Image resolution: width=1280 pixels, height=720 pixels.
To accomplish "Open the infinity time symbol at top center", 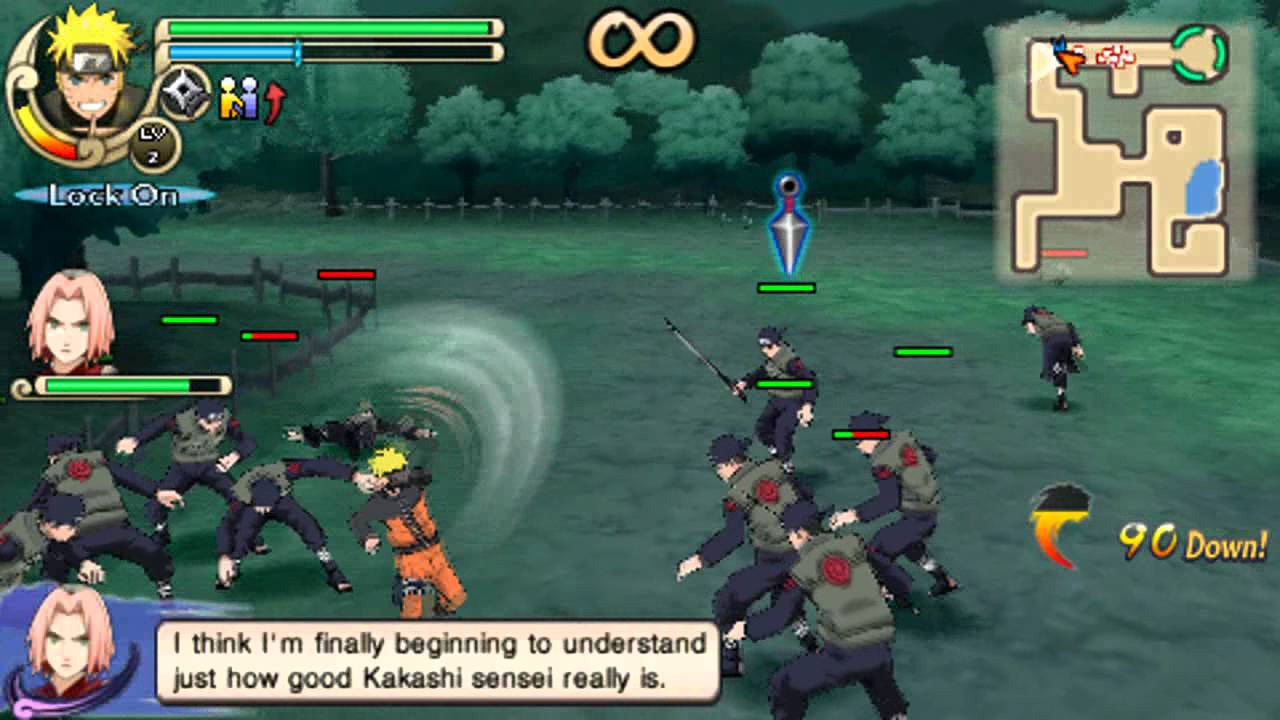I will (x=640, y=40).
